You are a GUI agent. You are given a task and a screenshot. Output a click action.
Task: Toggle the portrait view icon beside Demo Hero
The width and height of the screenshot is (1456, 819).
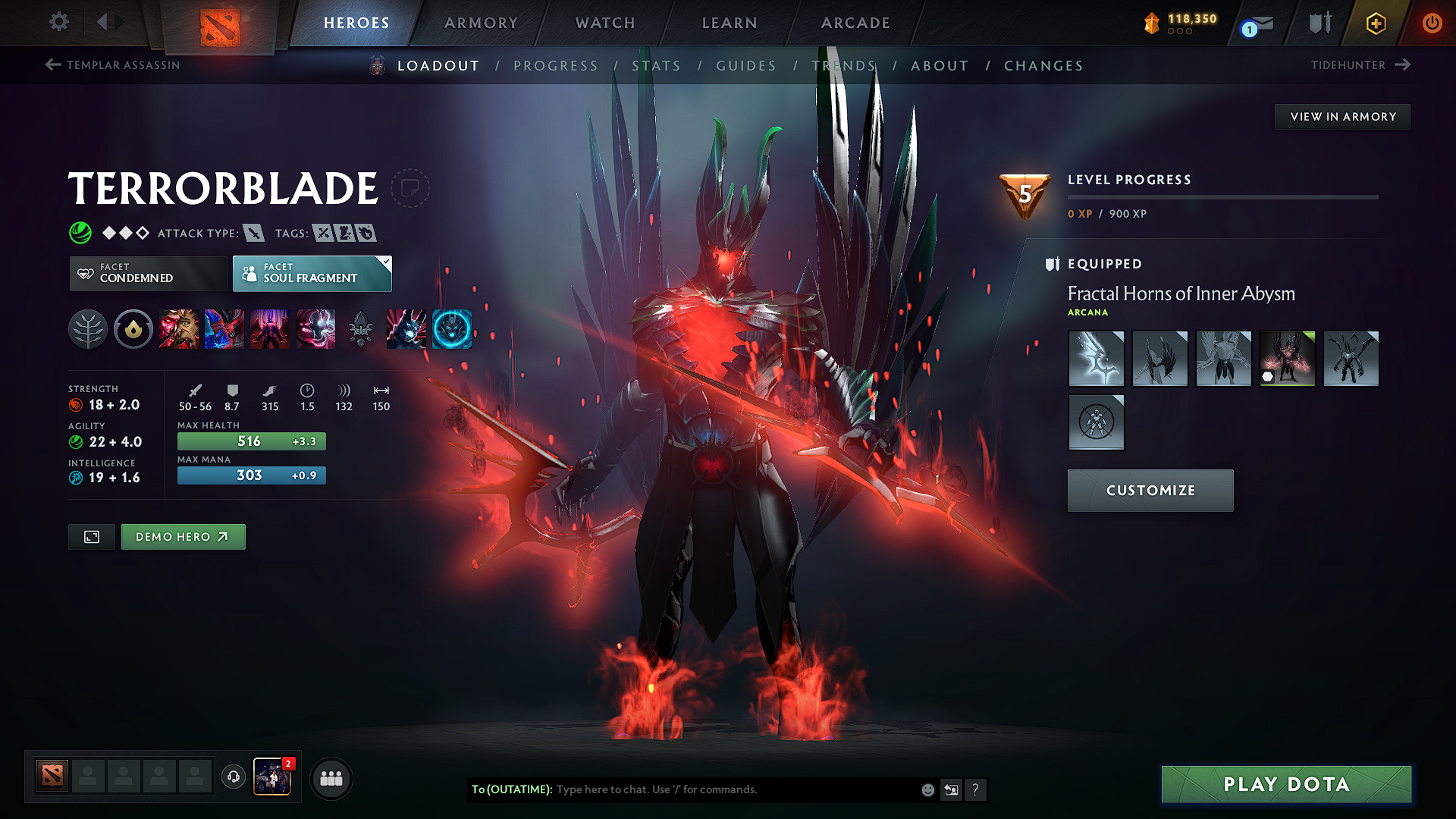[x=91, y=536]
